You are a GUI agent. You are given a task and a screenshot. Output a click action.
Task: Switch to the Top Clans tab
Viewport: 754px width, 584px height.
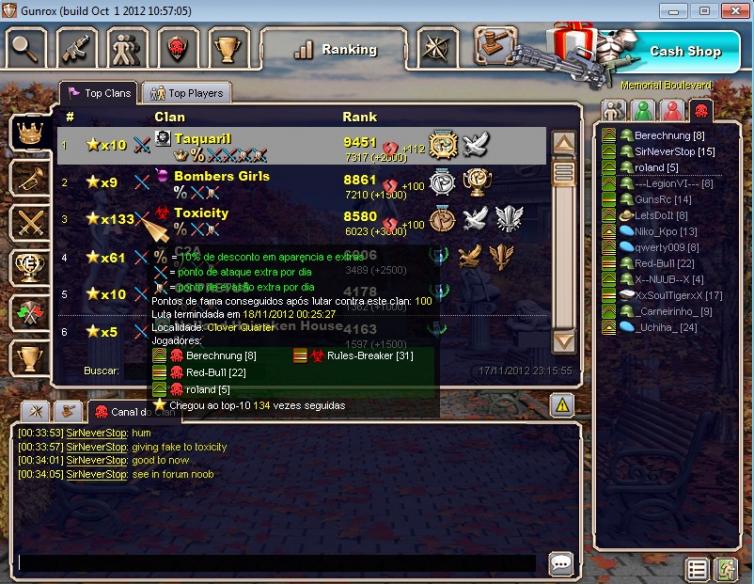coord(99,93)
